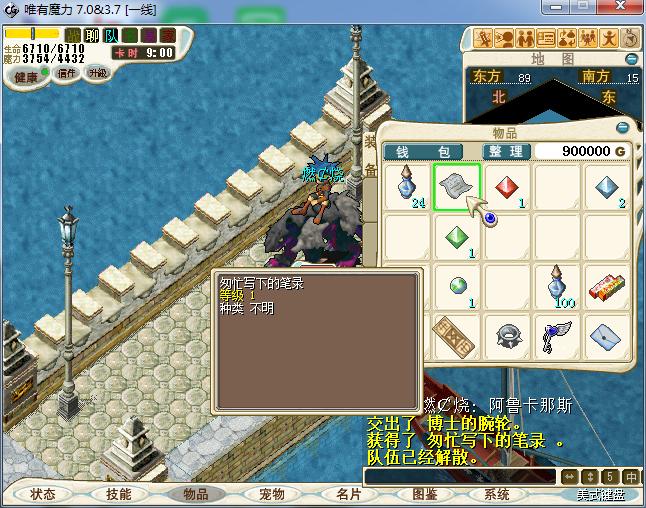Open the 名片 name card menu
The height and width of the screenshot is (508, 646).
coord(347,494)
